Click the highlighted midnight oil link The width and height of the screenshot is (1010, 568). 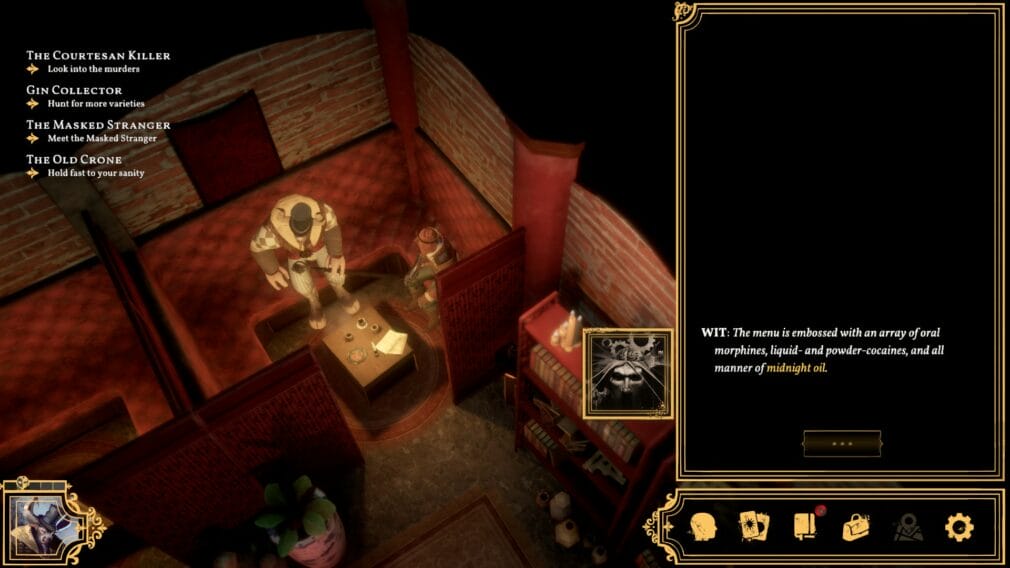pyautogui.click(x=798, y=368)
